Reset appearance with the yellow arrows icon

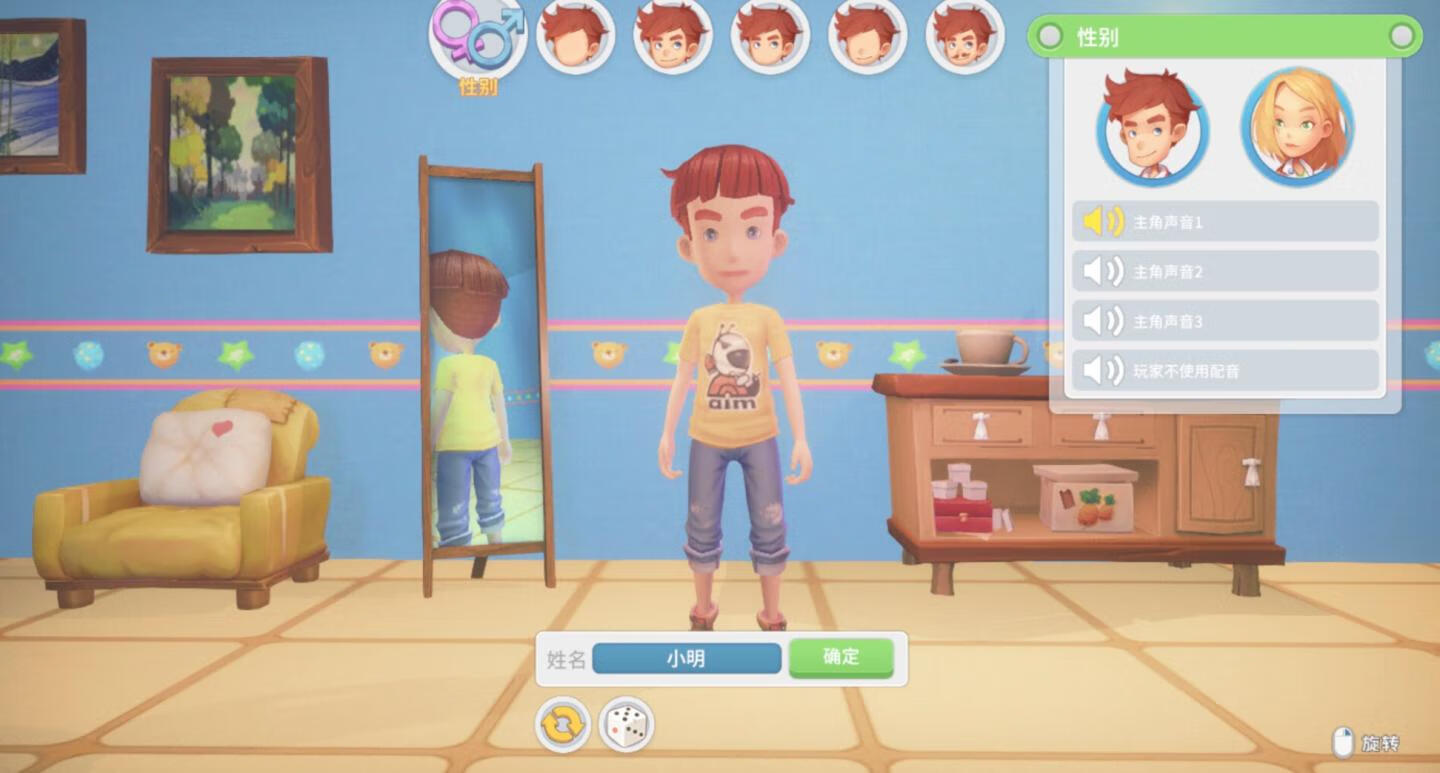click(x=563, y=725)
